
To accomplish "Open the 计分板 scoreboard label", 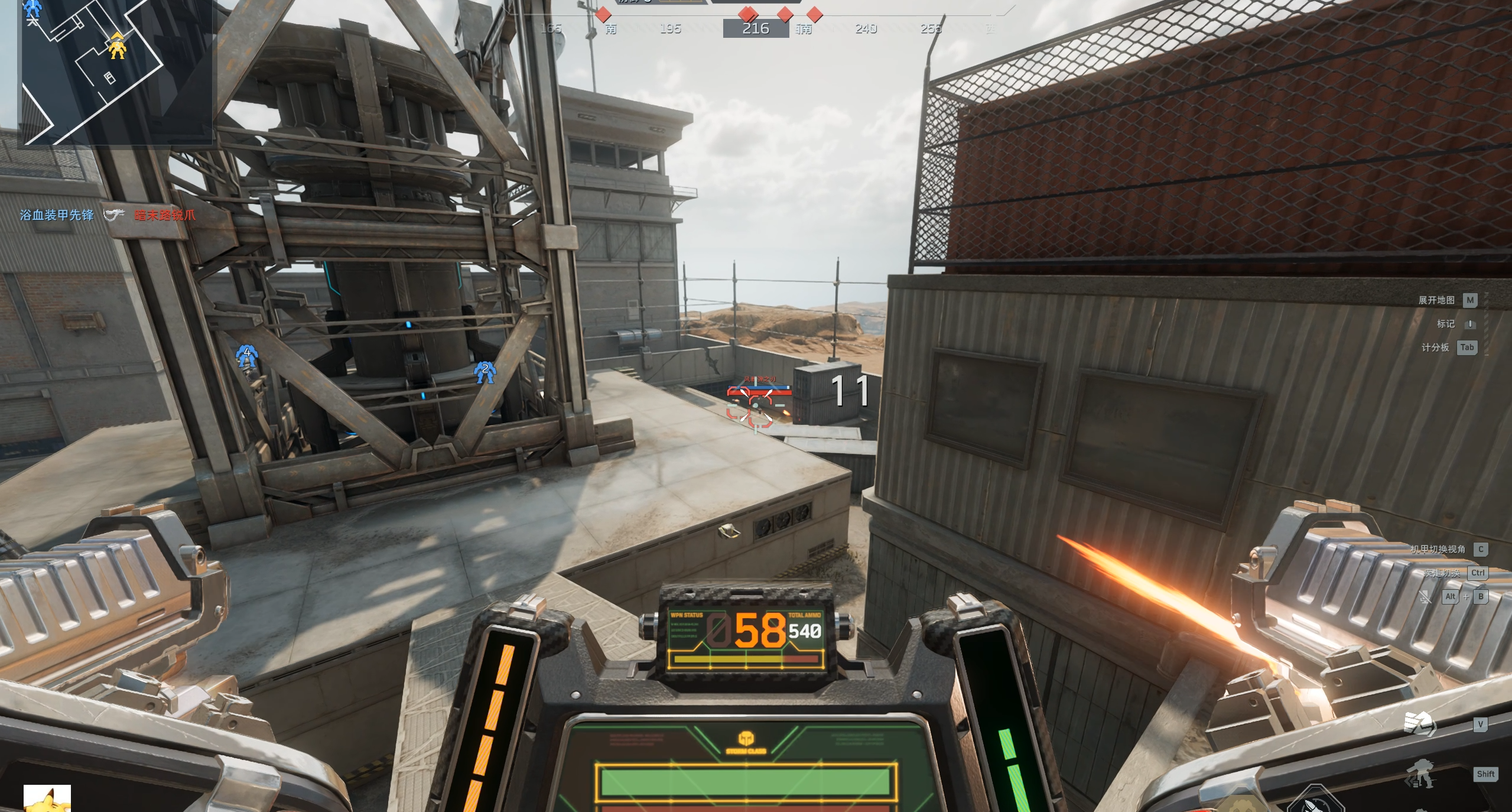I will click(1435, 347).
